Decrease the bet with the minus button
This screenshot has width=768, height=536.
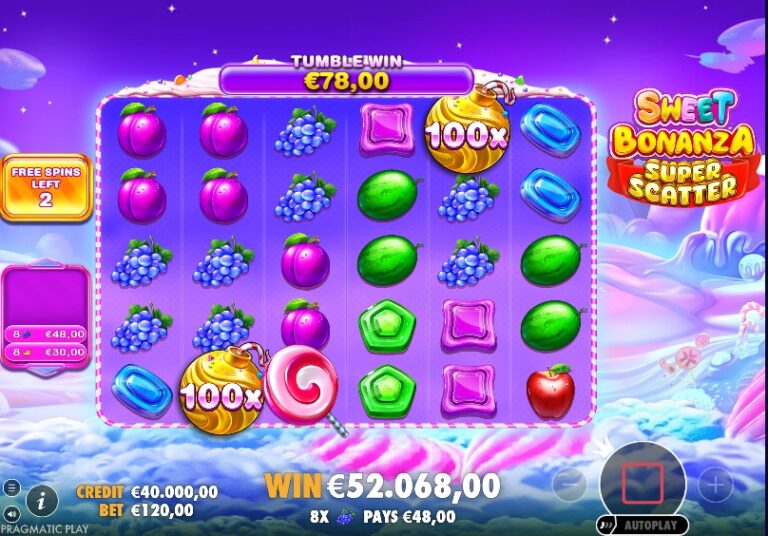569,485
